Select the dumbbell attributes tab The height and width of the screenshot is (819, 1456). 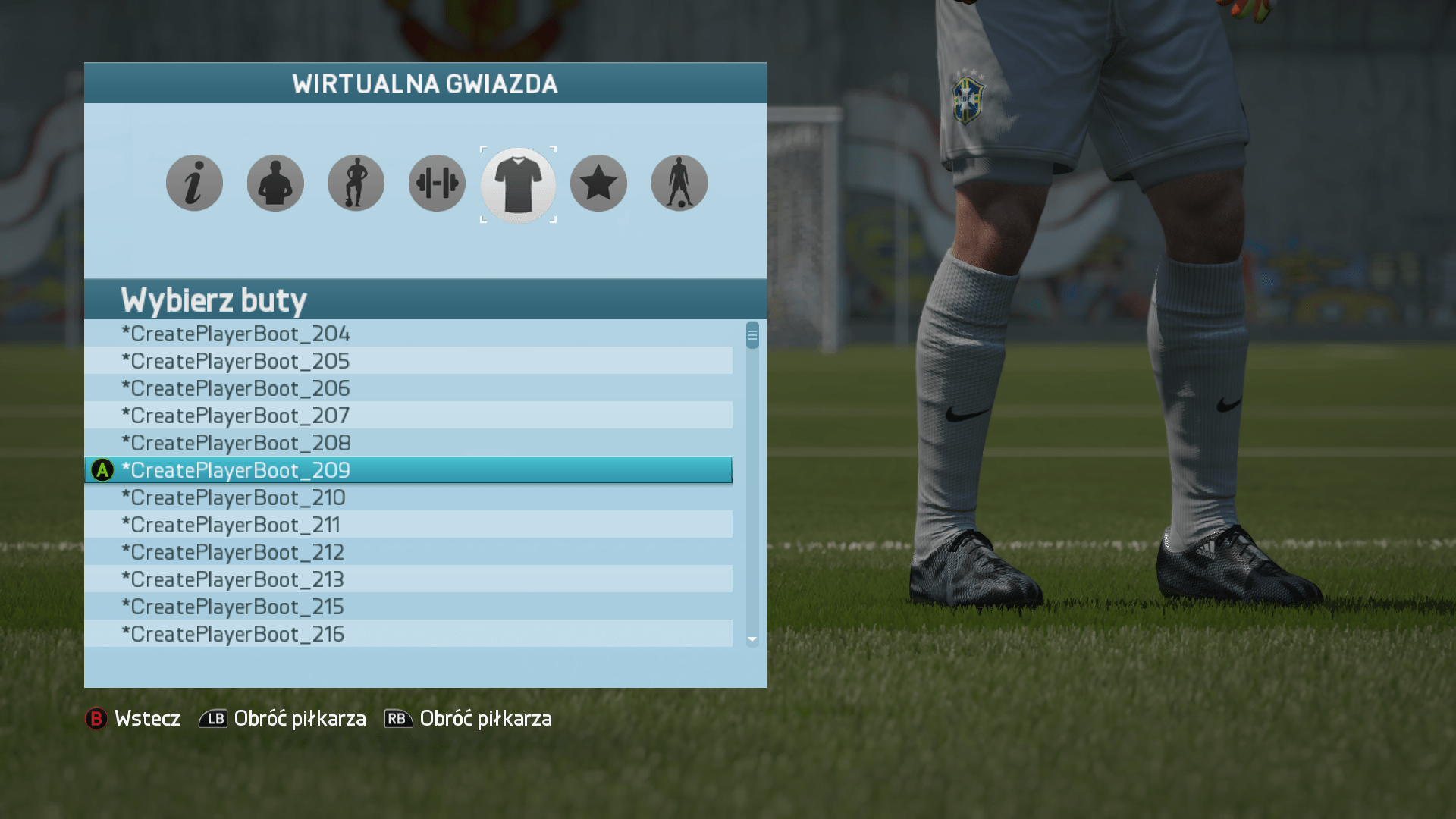(x=437, y=184)
